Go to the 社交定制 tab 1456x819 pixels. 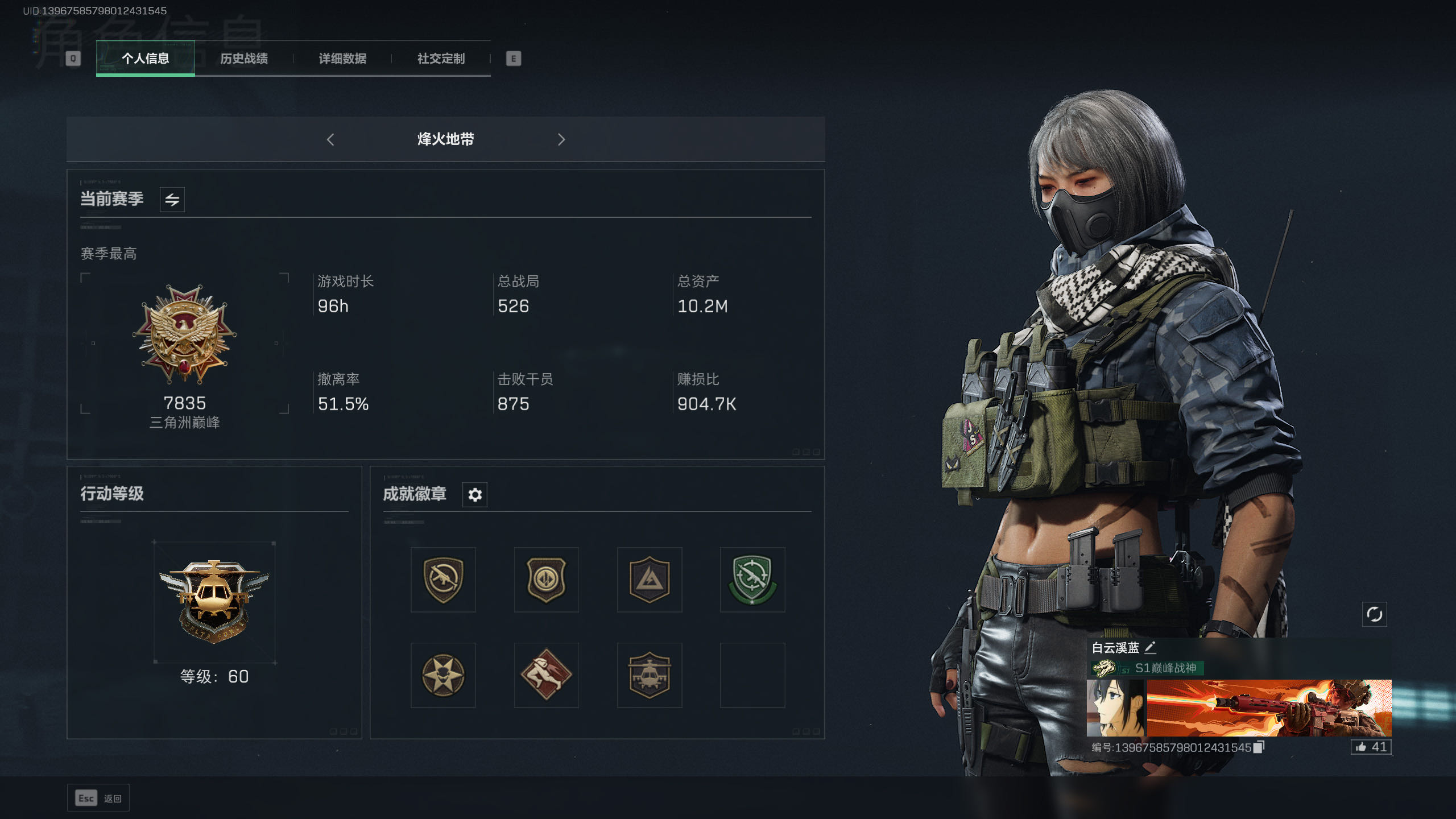pos(441,59)
